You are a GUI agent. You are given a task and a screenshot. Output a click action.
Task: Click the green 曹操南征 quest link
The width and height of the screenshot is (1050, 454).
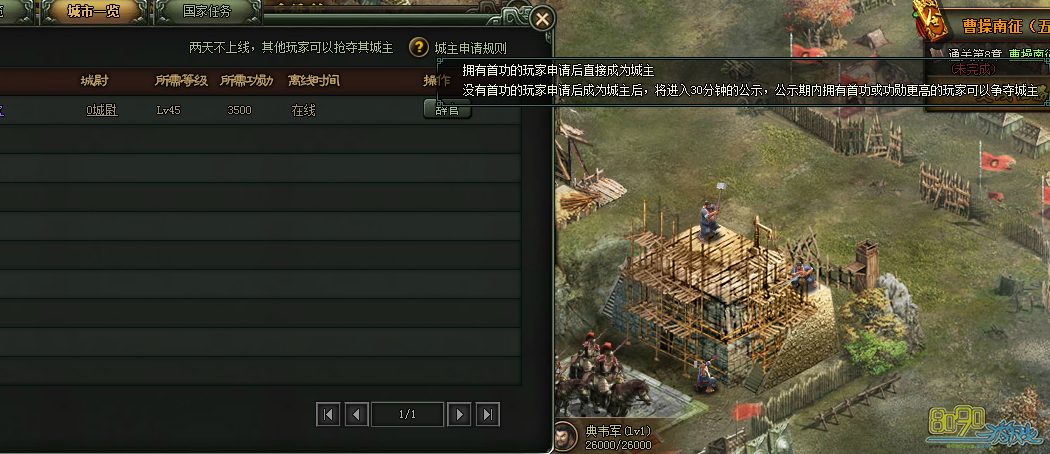tap(1028, 53)
